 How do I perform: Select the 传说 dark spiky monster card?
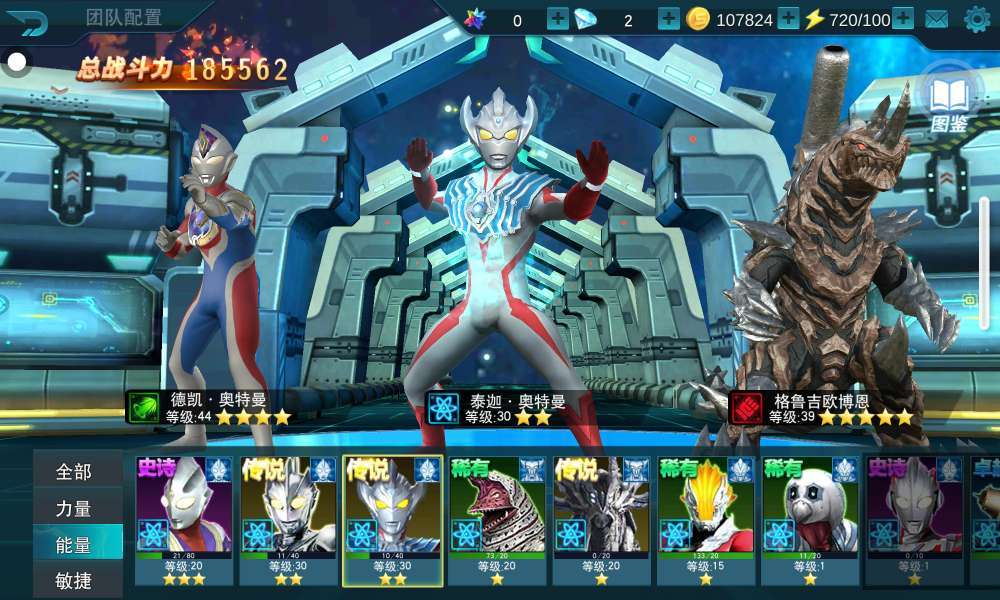click(601, 520)
